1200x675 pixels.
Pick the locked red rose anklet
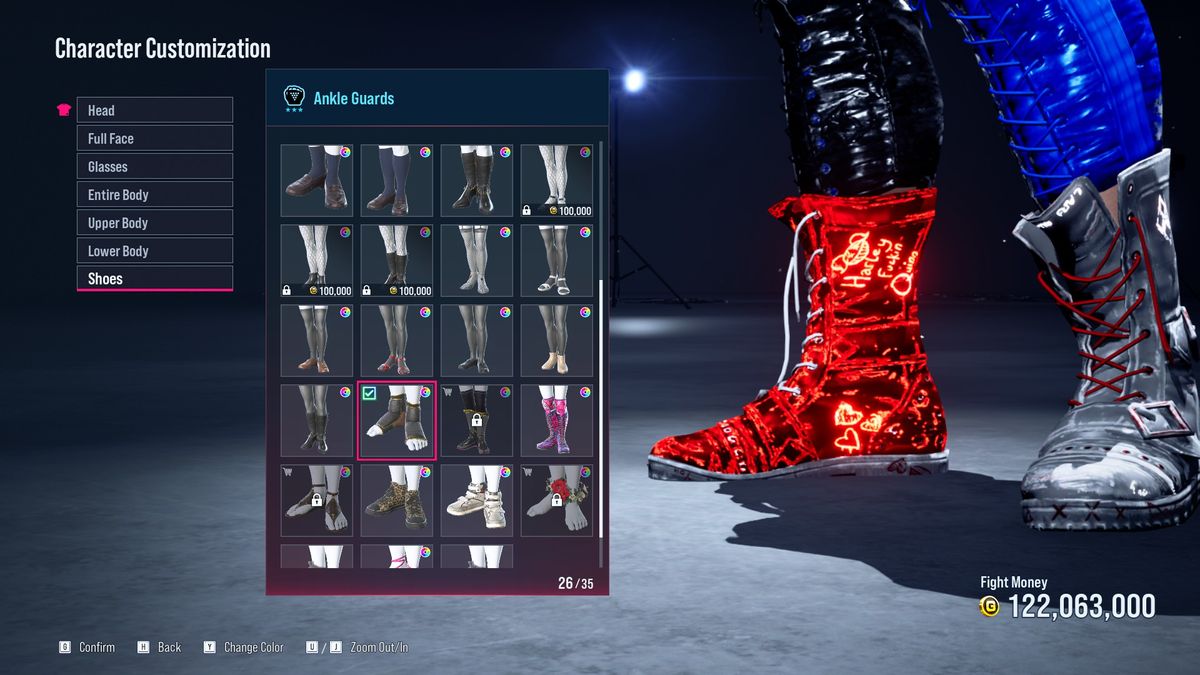coord(557,501)
